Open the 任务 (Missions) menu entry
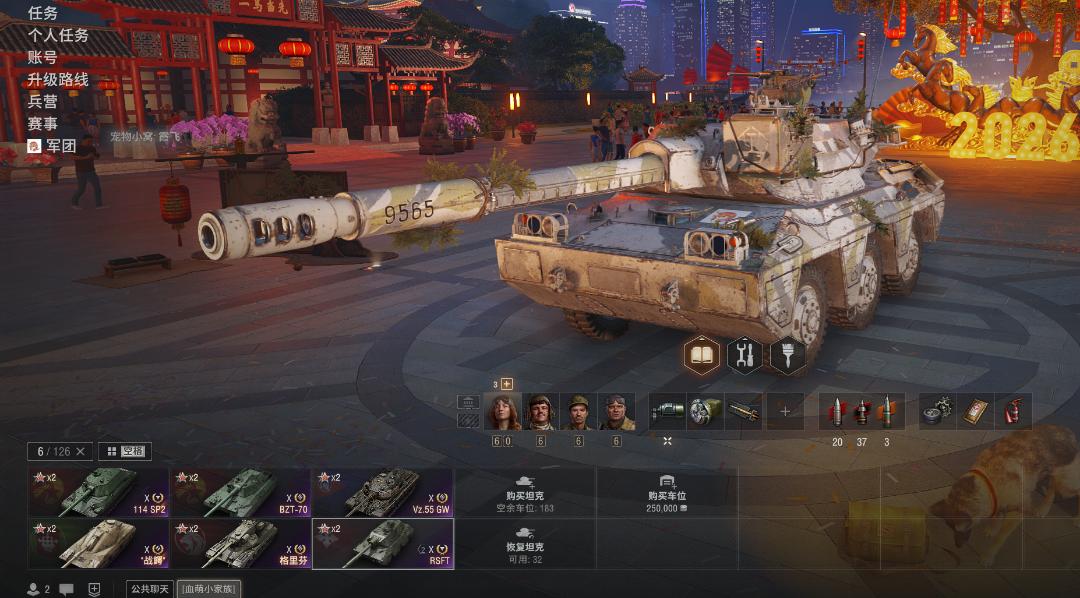The width and height of the screenshot is (1080, 598). point(43,13)
